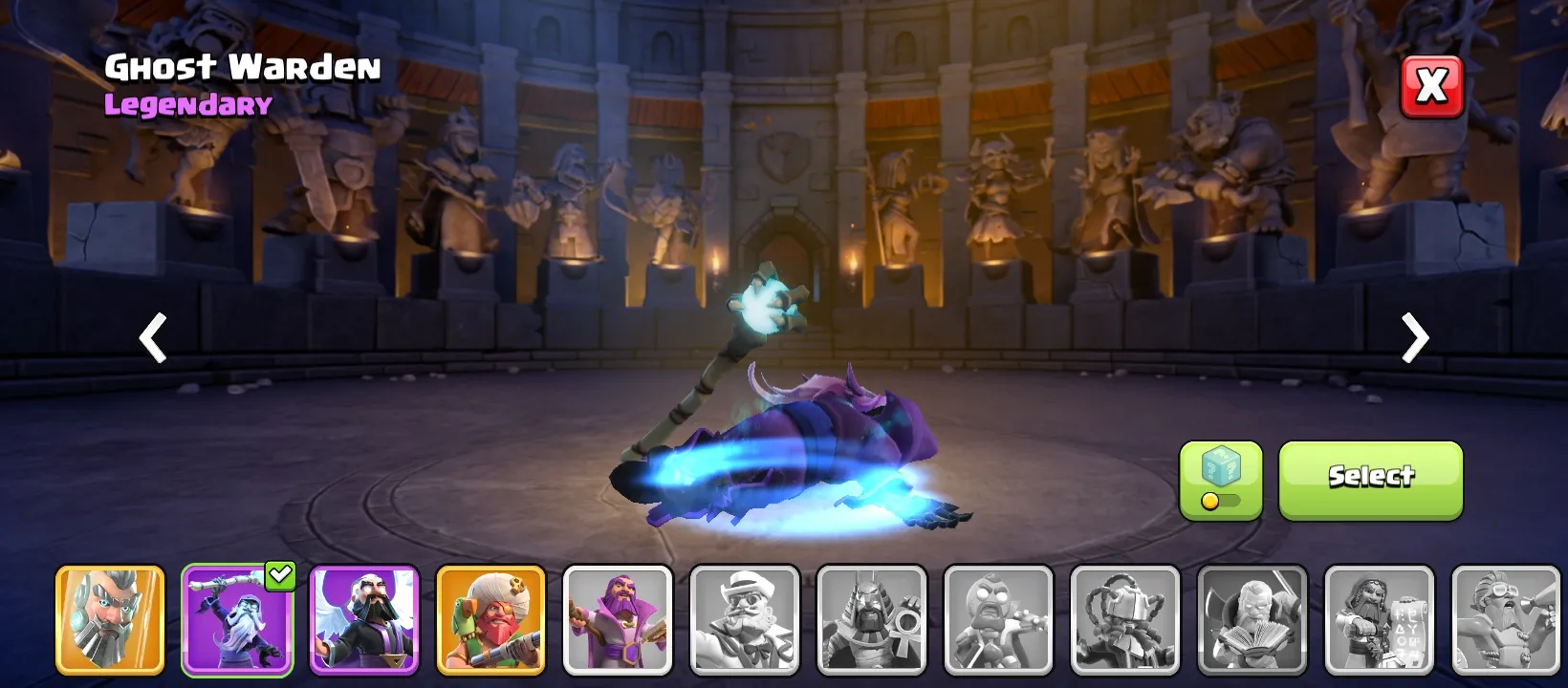The width and height of the screenshot is (1568, 688).
Task: Pick the default Grand Warden purple skin icon
Action: [364, 621]
